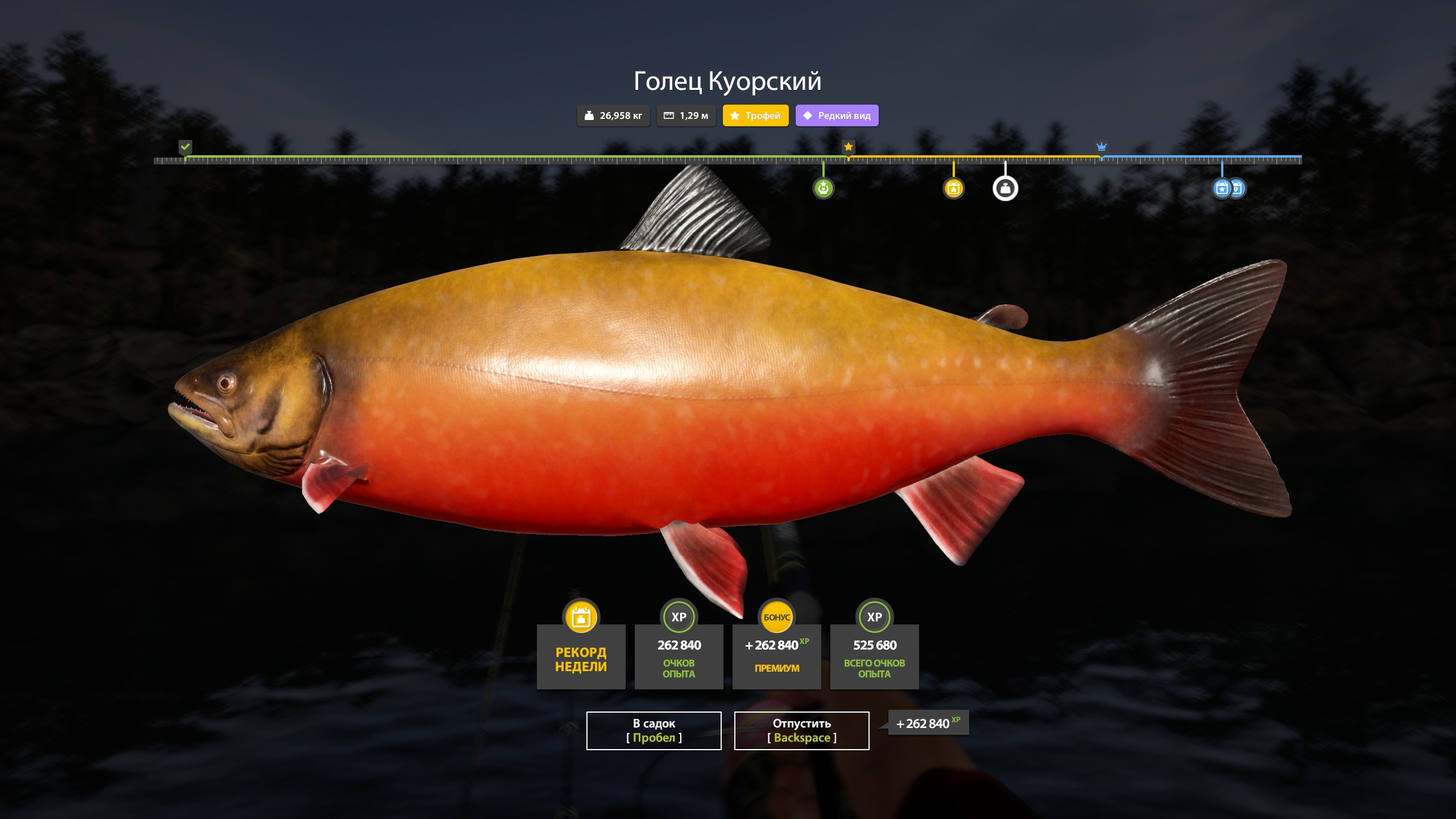Click the green circular marker on the scale
Image resolution: width=1456 pixels, height=819 pixels.
823,188
